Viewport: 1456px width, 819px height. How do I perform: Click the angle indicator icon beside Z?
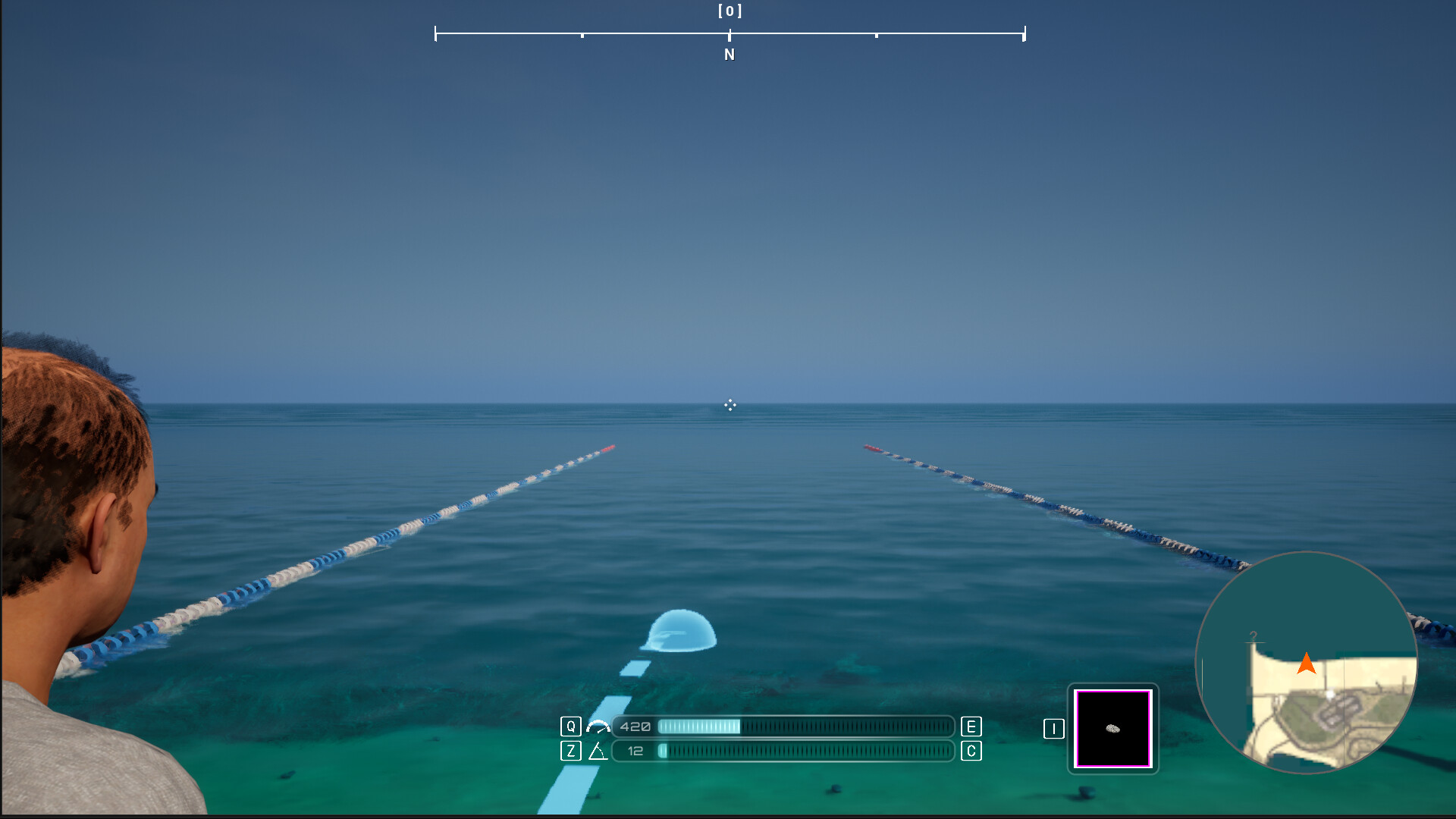click(x=598, y=752)
